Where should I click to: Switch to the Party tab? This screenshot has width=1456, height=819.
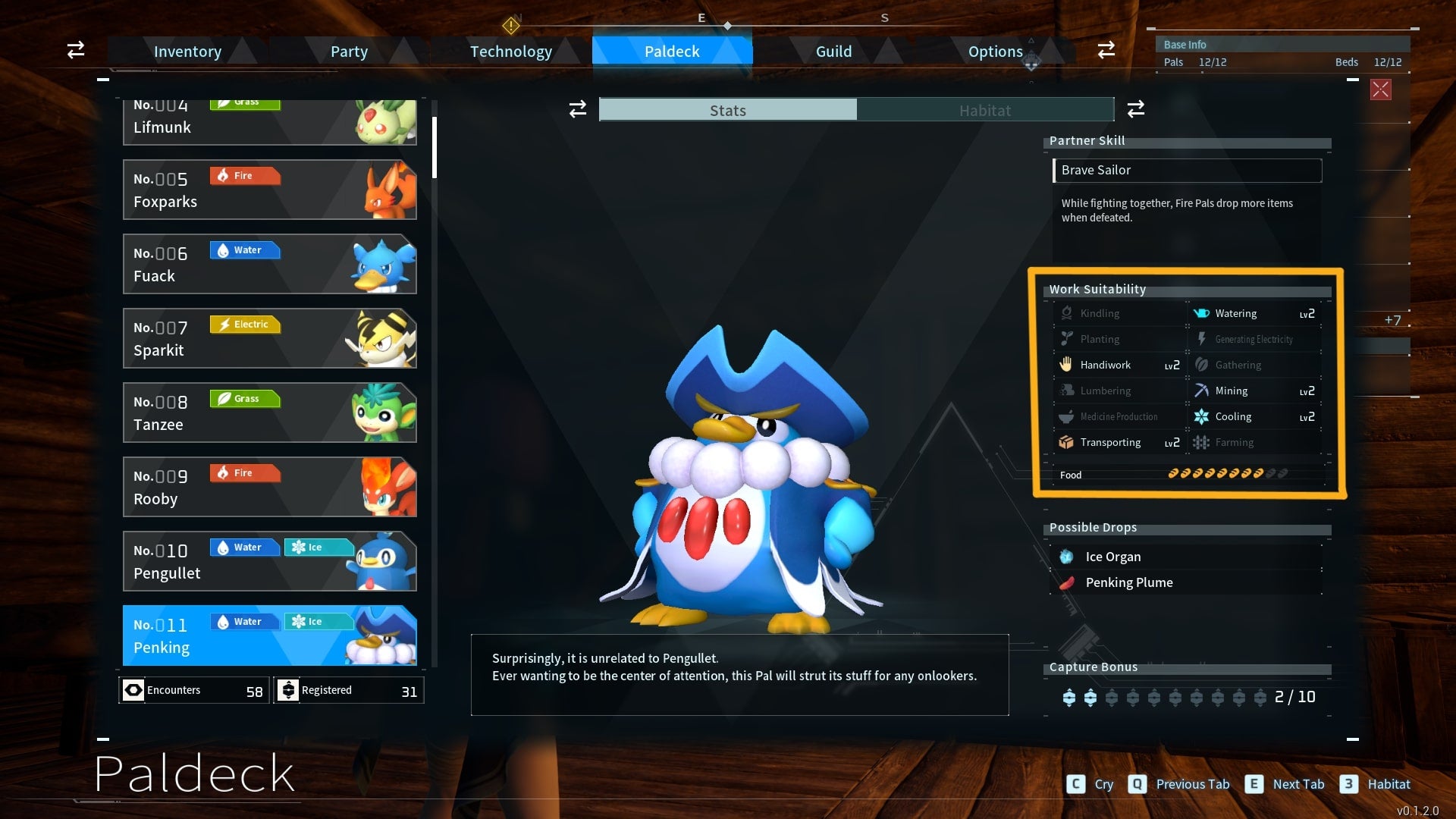point(349,52)
